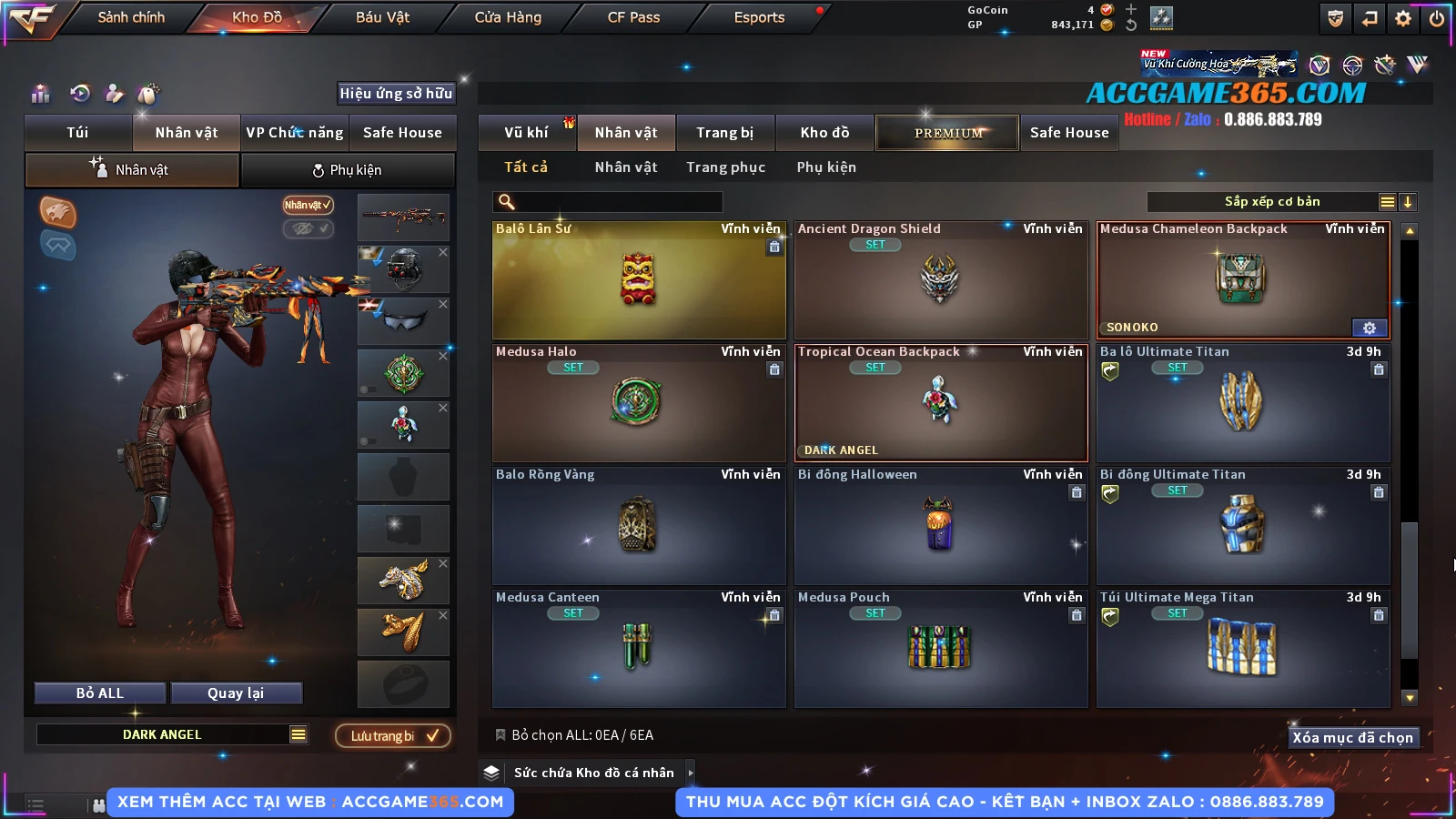Open the Sắp xếp cơ bản sort dropdown
Screen dimensions: 1456x819
pos(1270,202)
